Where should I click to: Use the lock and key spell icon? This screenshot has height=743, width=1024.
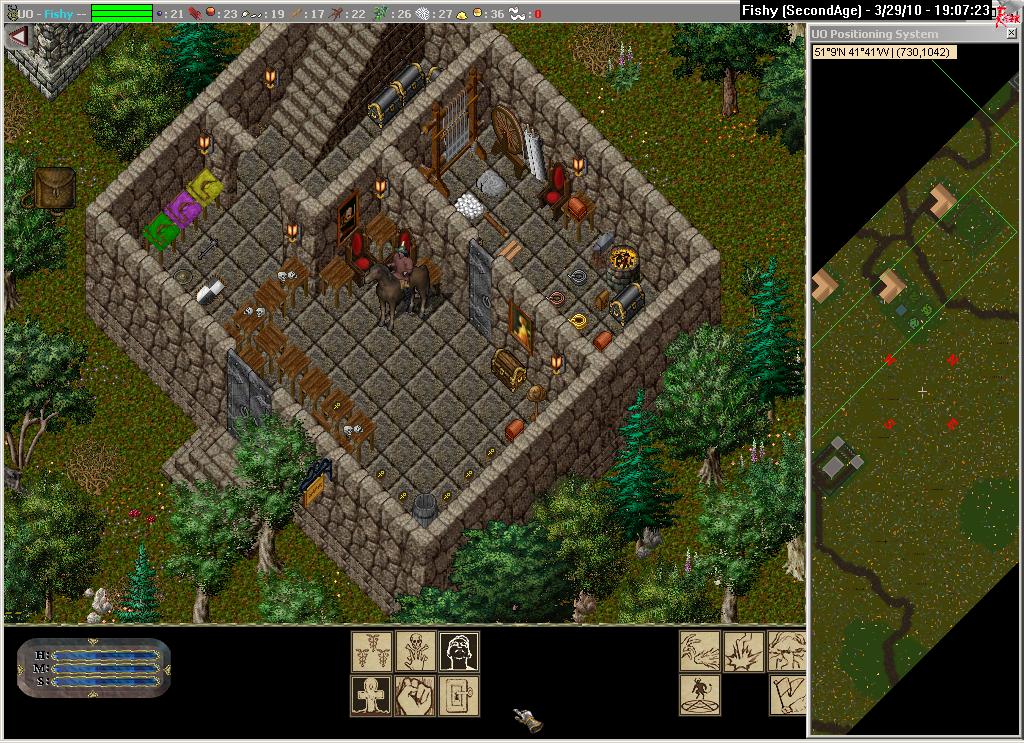459,695
